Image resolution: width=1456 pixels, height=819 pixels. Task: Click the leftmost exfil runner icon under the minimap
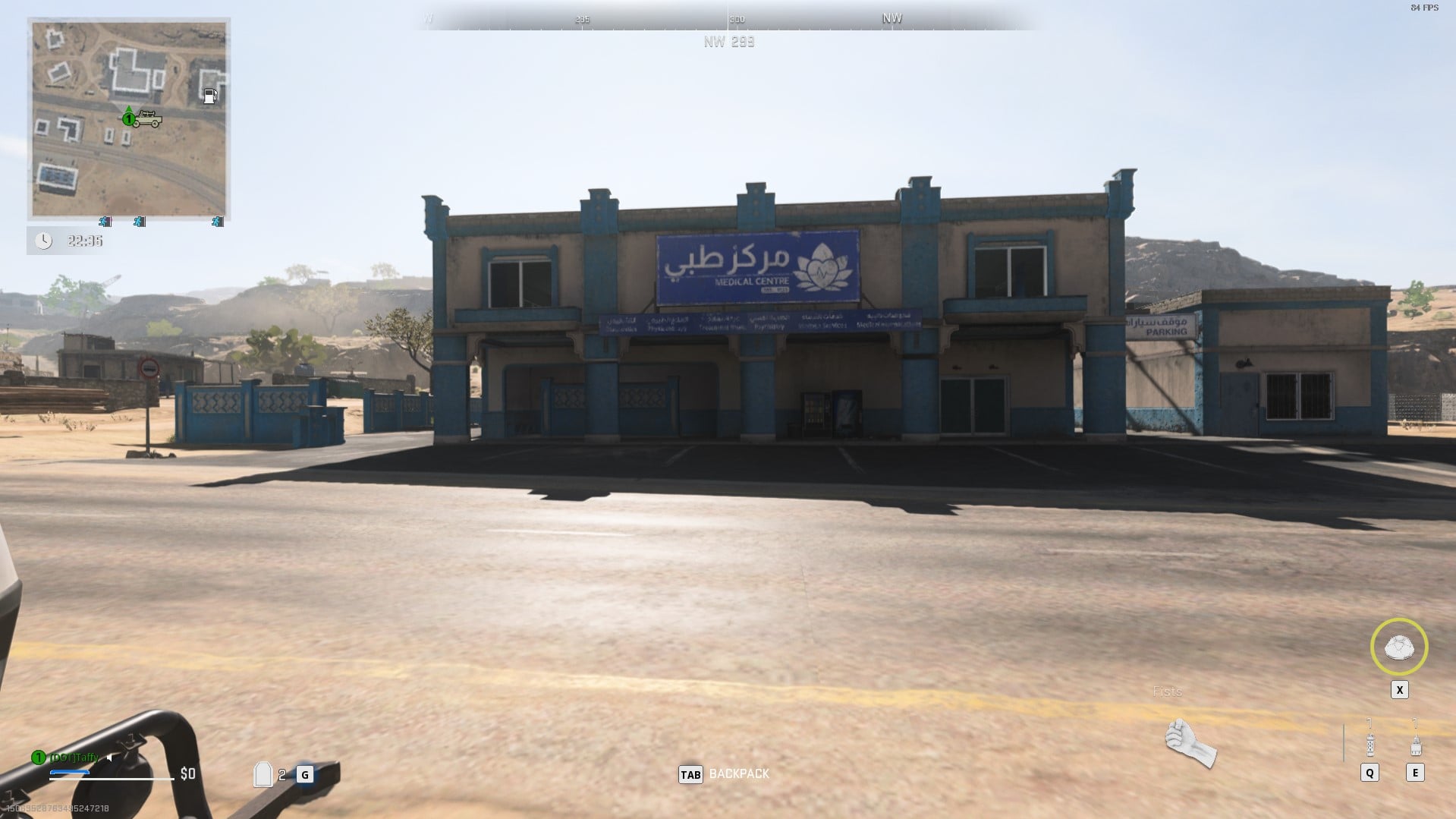(105, 222)
